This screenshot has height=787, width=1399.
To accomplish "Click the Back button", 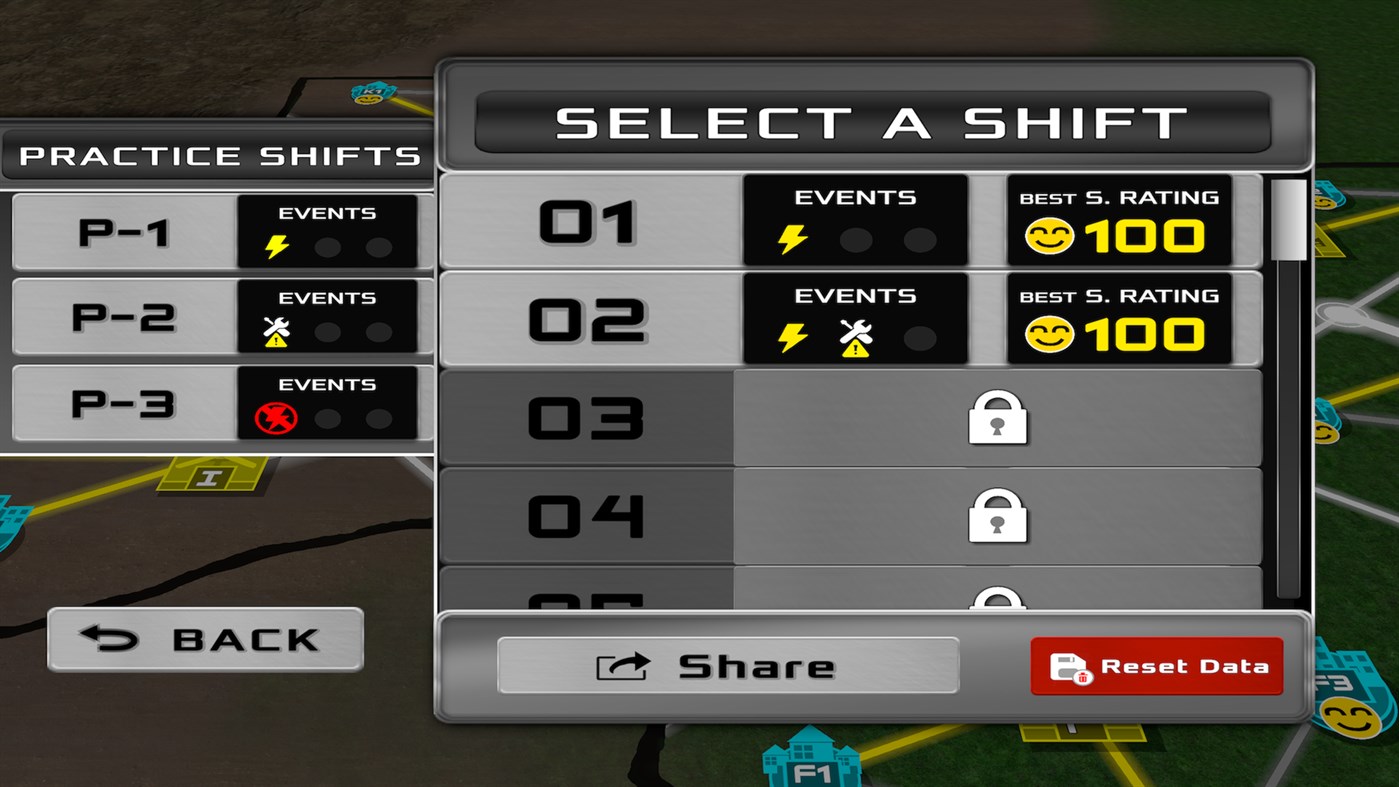I will tap(205, 639).
